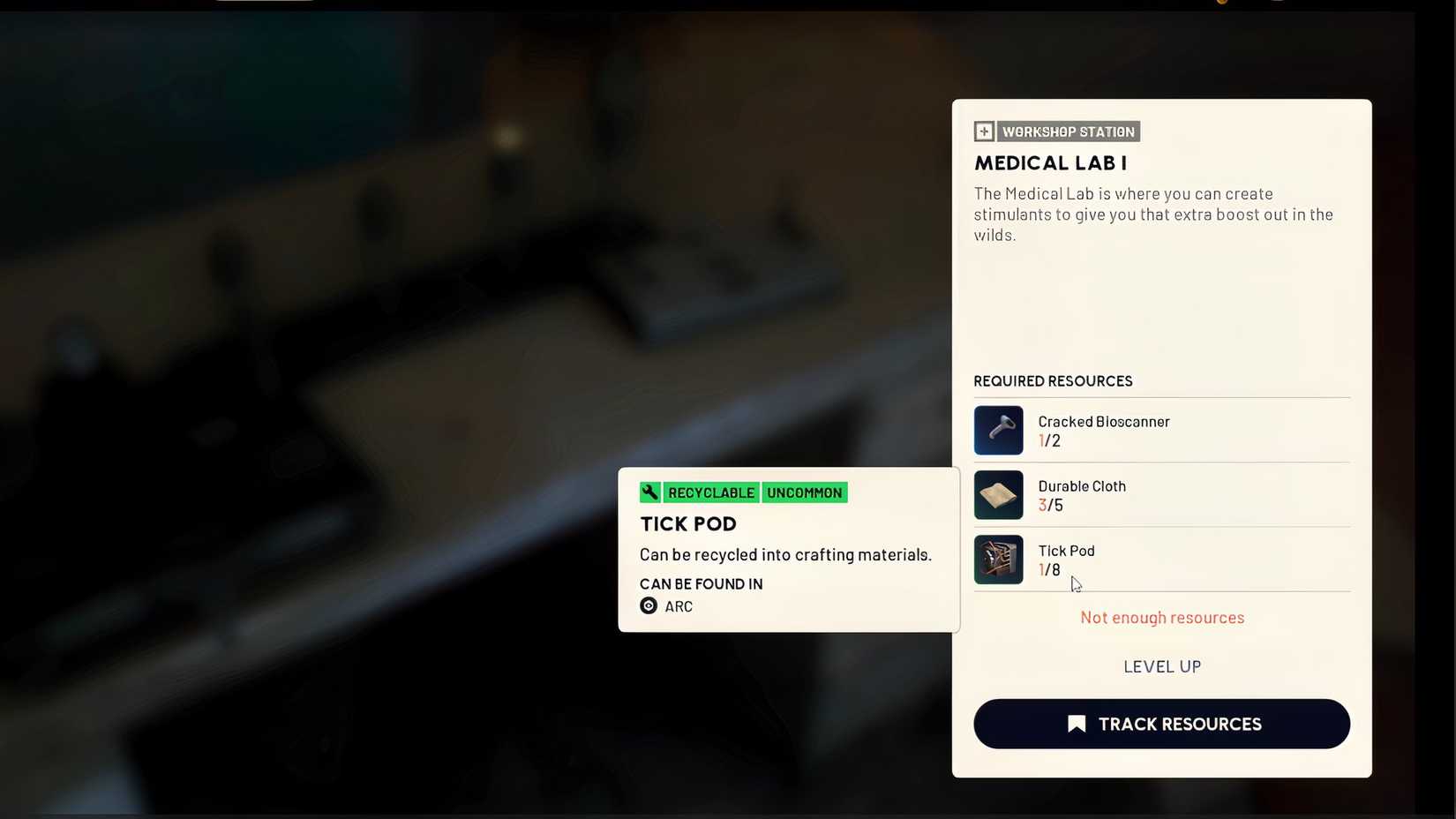This screenshot has height=819, width=1456.
Task: Click the Not enough resources warning text
Action: coord(1161,618)
